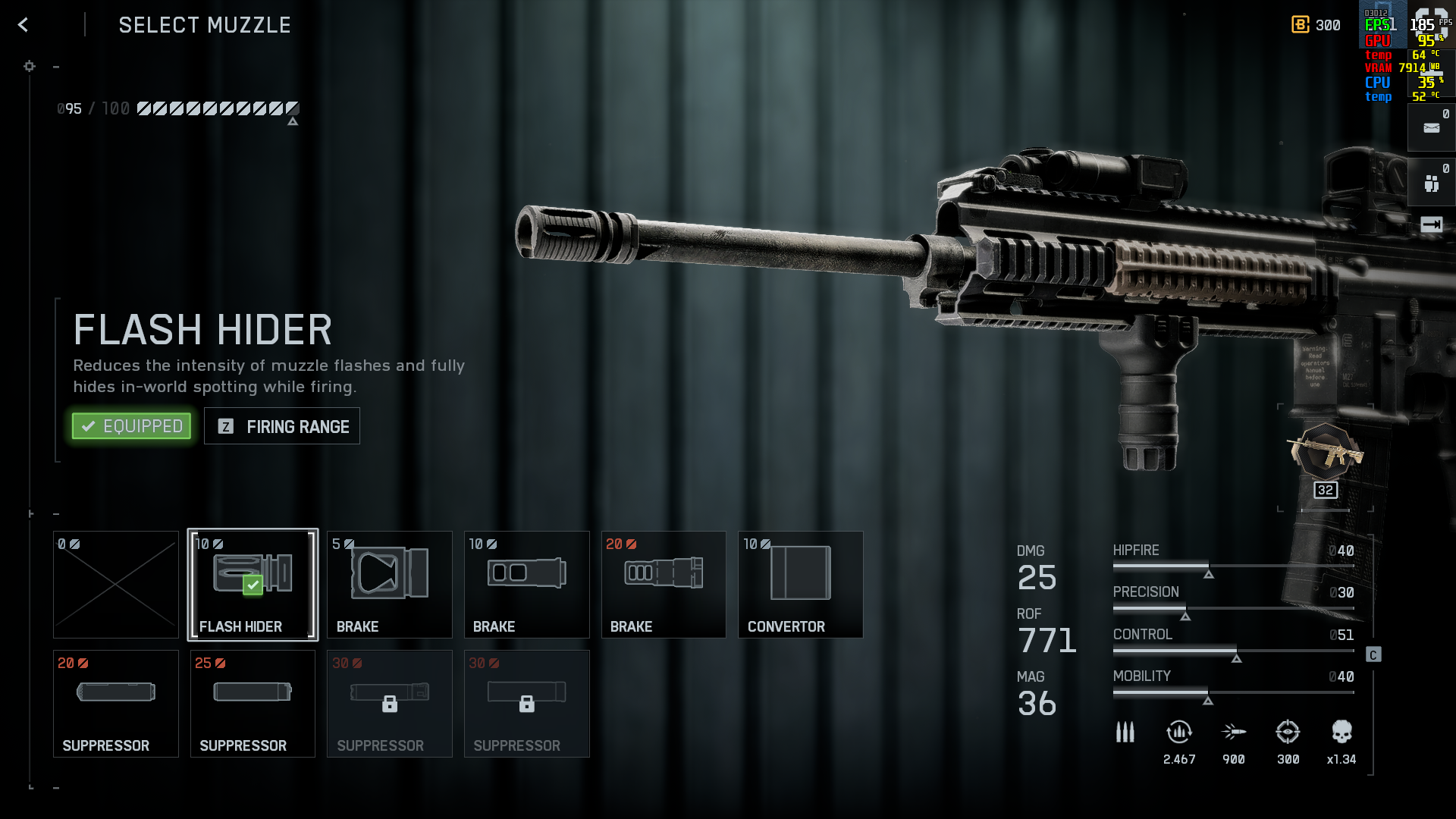1456x819 pixels.
Task: Select the Flash Hider muzzle tile
Action: point(253,585)
